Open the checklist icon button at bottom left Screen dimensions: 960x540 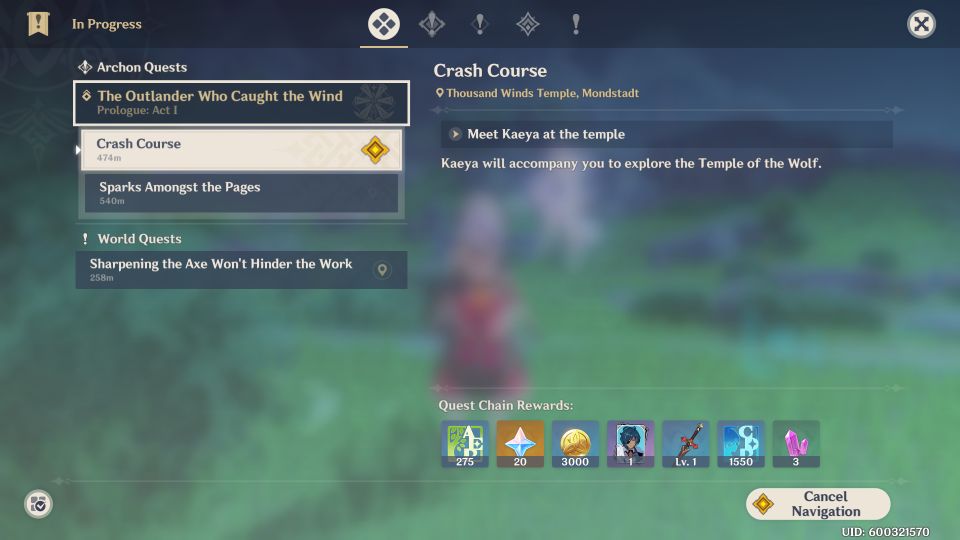point(38,504)
